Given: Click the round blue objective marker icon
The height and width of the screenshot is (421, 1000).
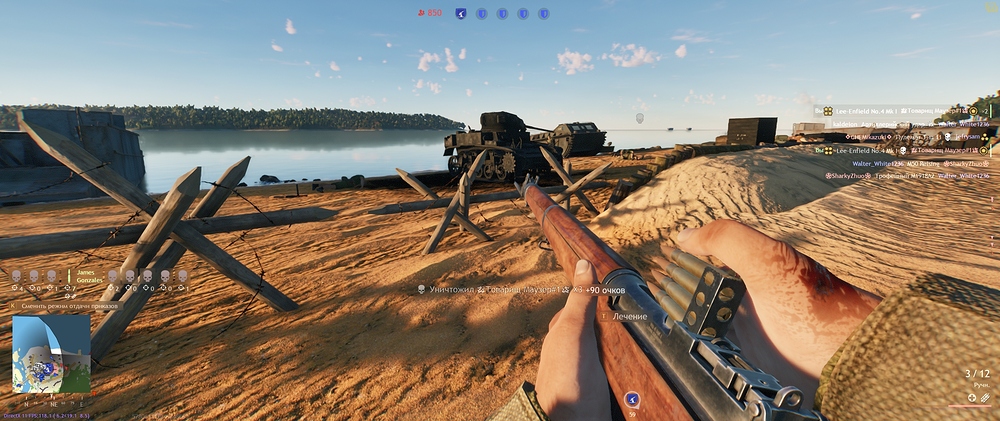Looking at the screenshot, I should [x=631, y=399].
